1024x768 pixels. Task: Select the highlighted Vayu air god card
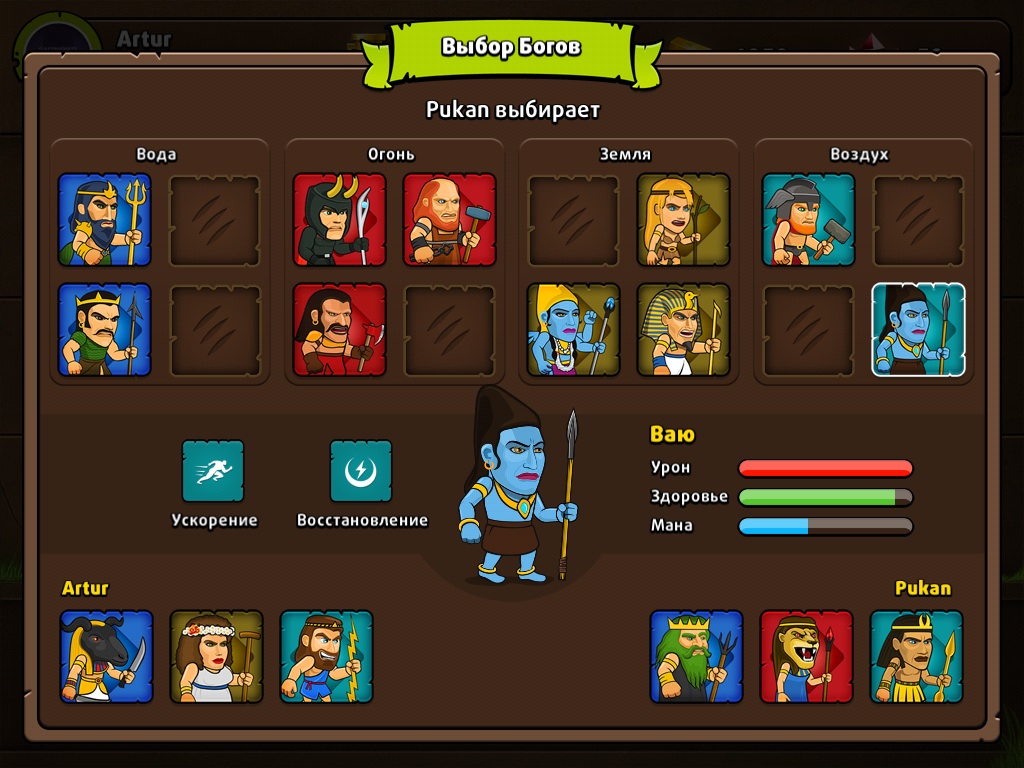coord(918,330)
